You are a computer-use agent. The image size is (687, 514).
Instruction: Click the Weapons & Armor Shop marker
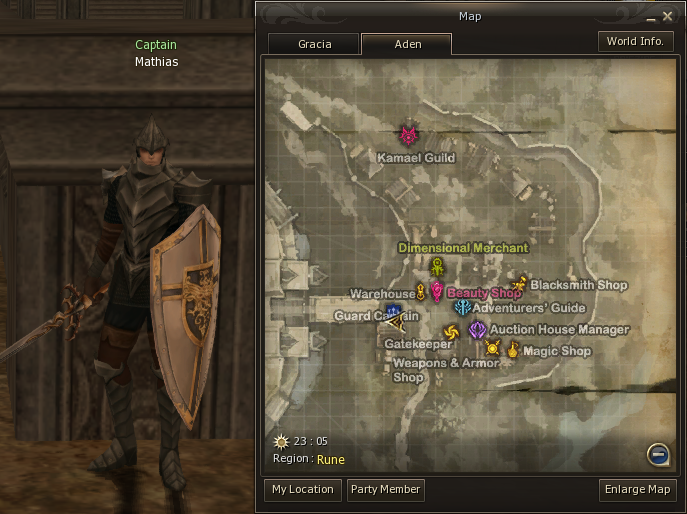[492, 348]
